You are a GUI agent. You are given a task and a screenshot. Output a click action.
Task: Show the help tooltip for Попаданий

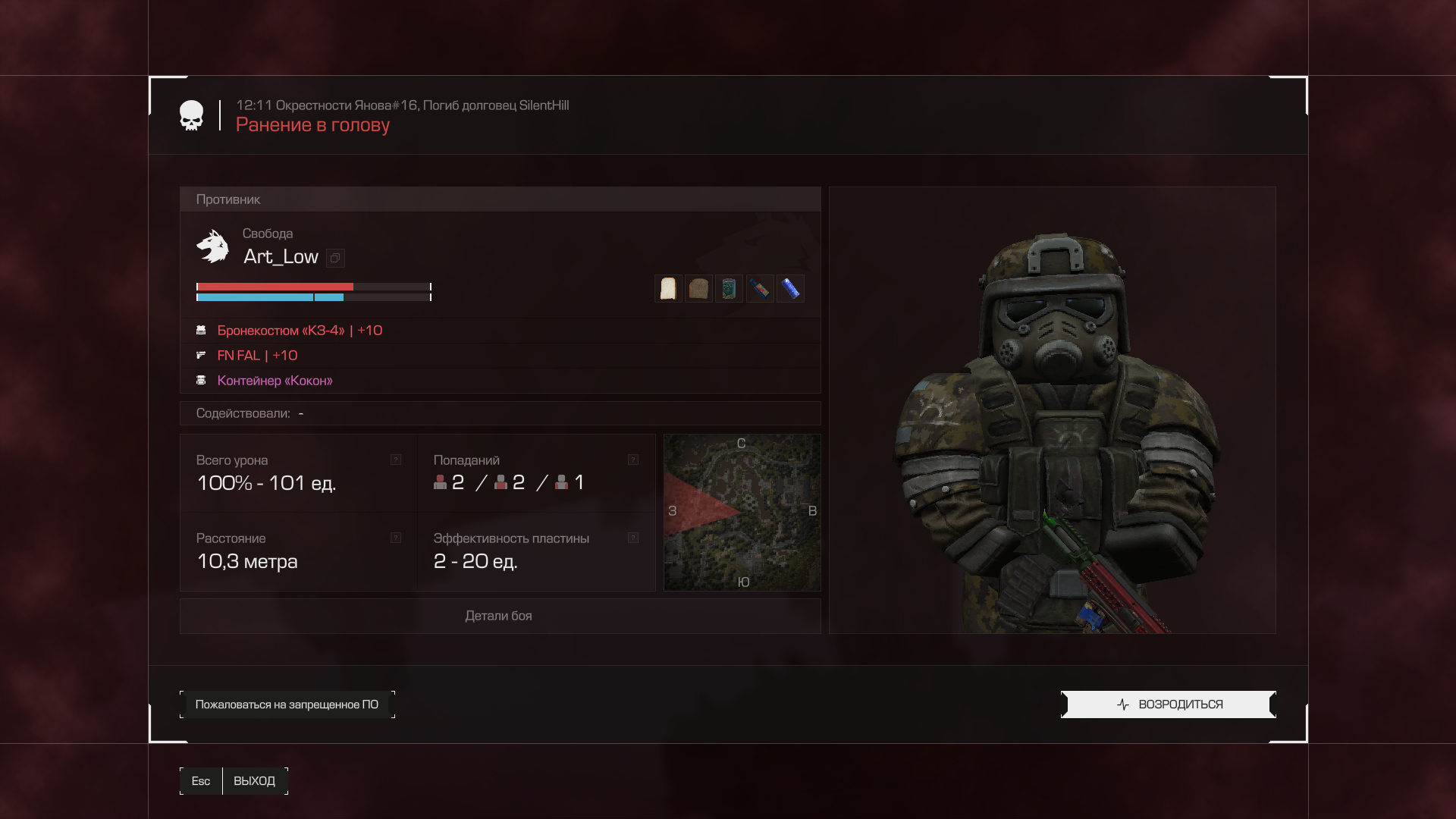[633, 460]
